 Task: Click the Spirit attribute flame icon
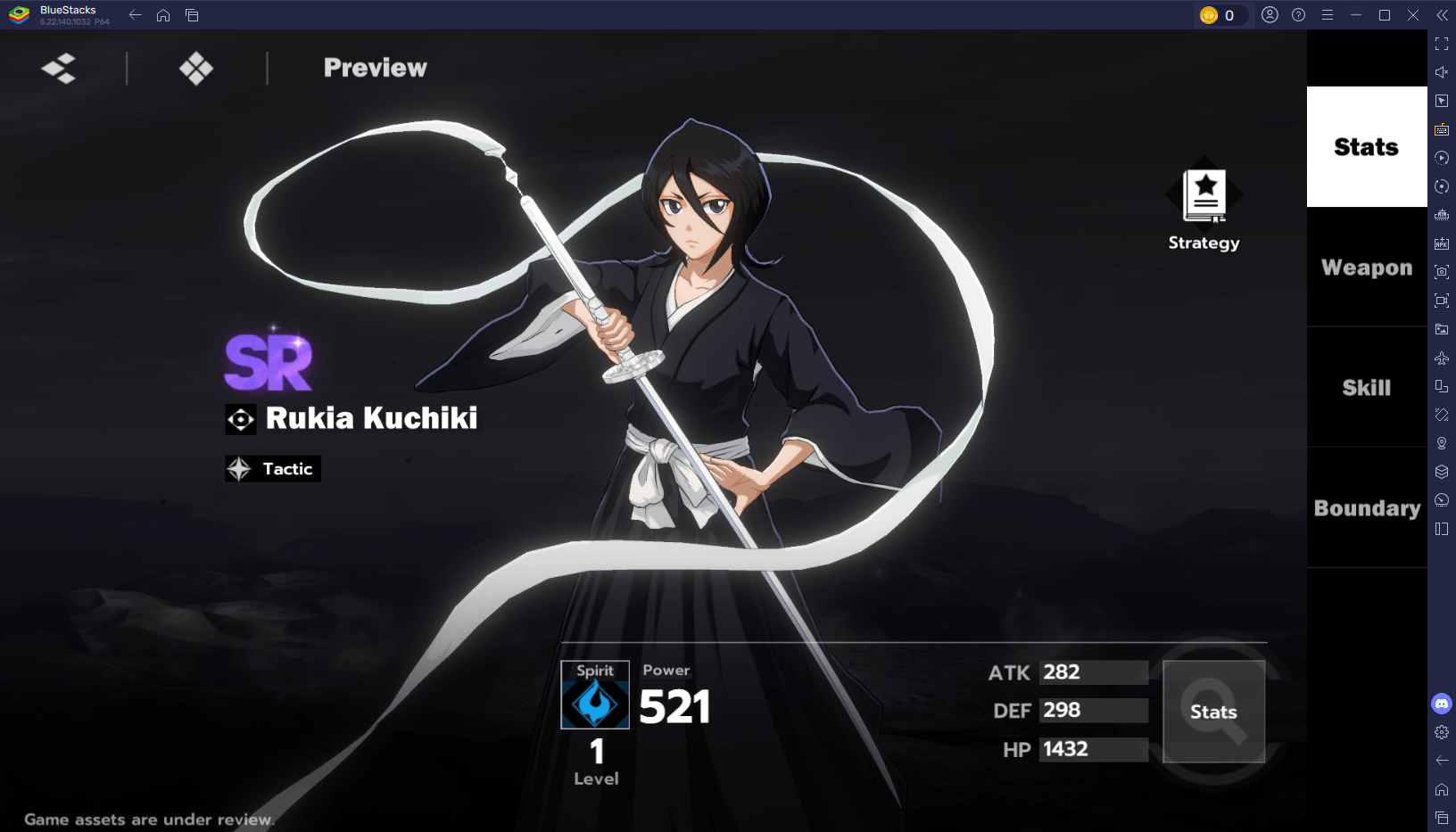click(x=595, y=704)
